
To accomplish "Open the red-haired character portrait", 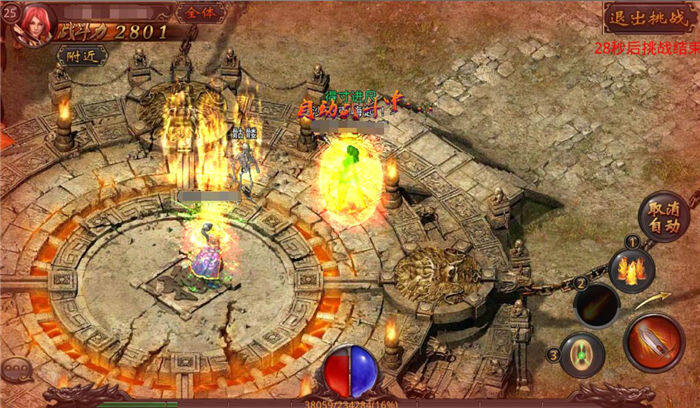I will [x=32, y=23].
